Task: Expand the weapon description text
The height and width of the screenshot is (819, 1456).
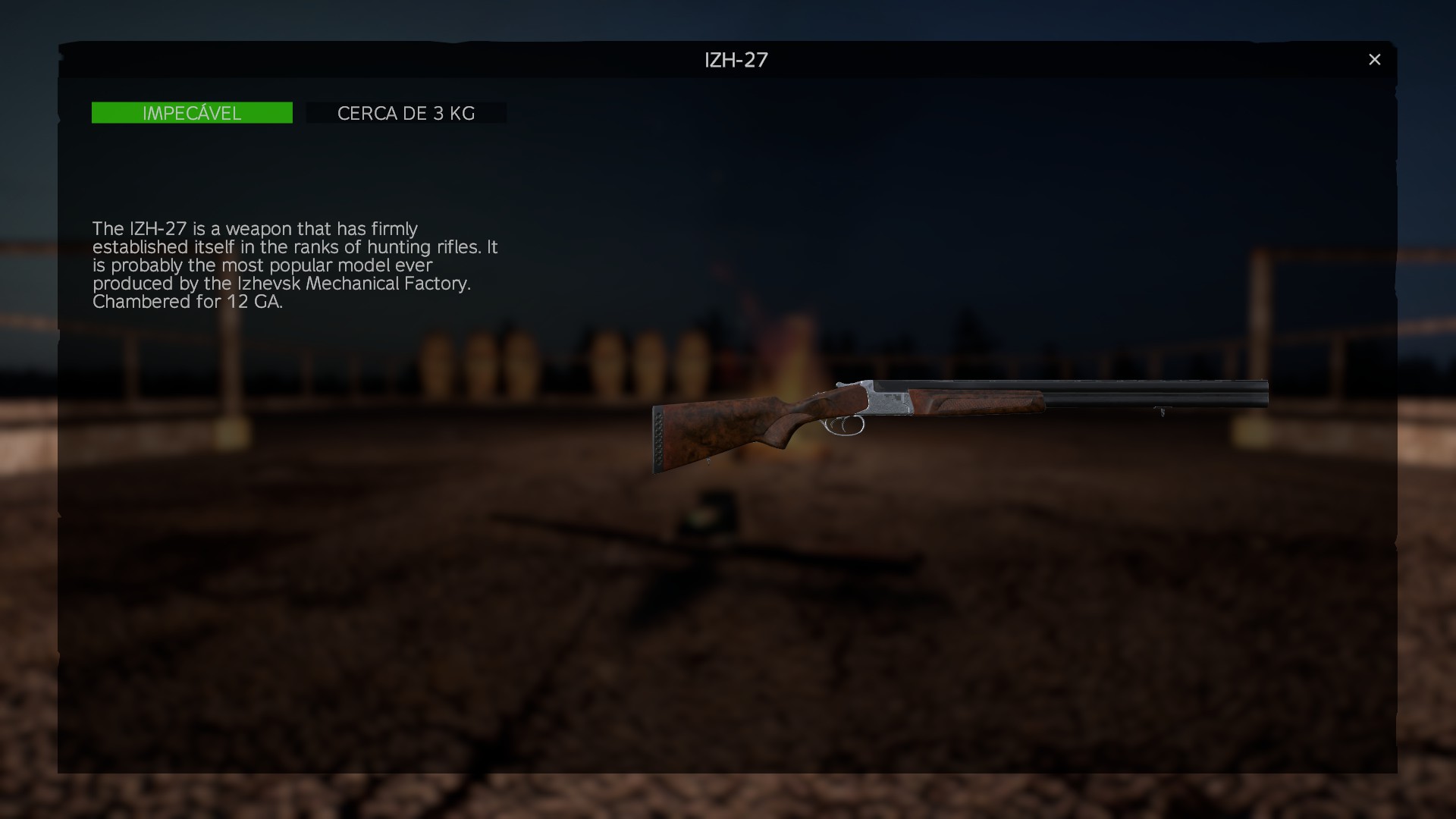Action: (296, 265)
